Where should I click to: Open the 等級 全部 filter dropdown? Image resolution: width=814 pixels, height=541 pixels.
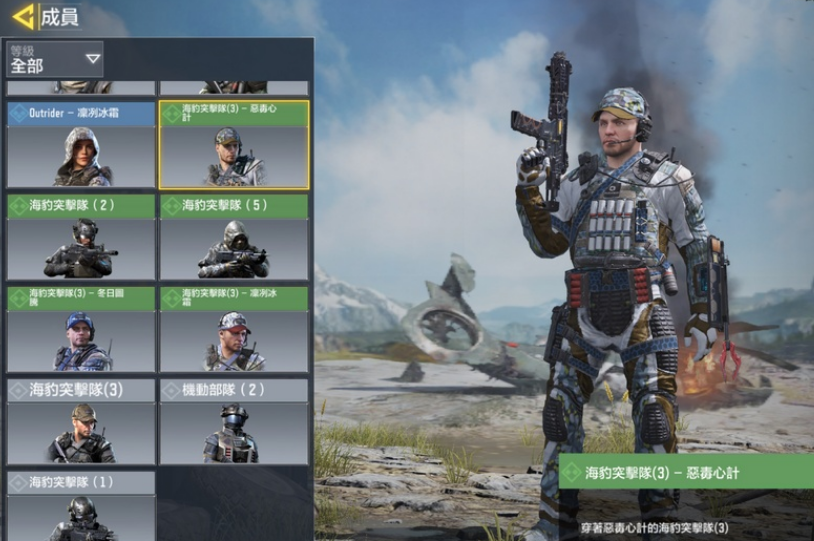55,60
